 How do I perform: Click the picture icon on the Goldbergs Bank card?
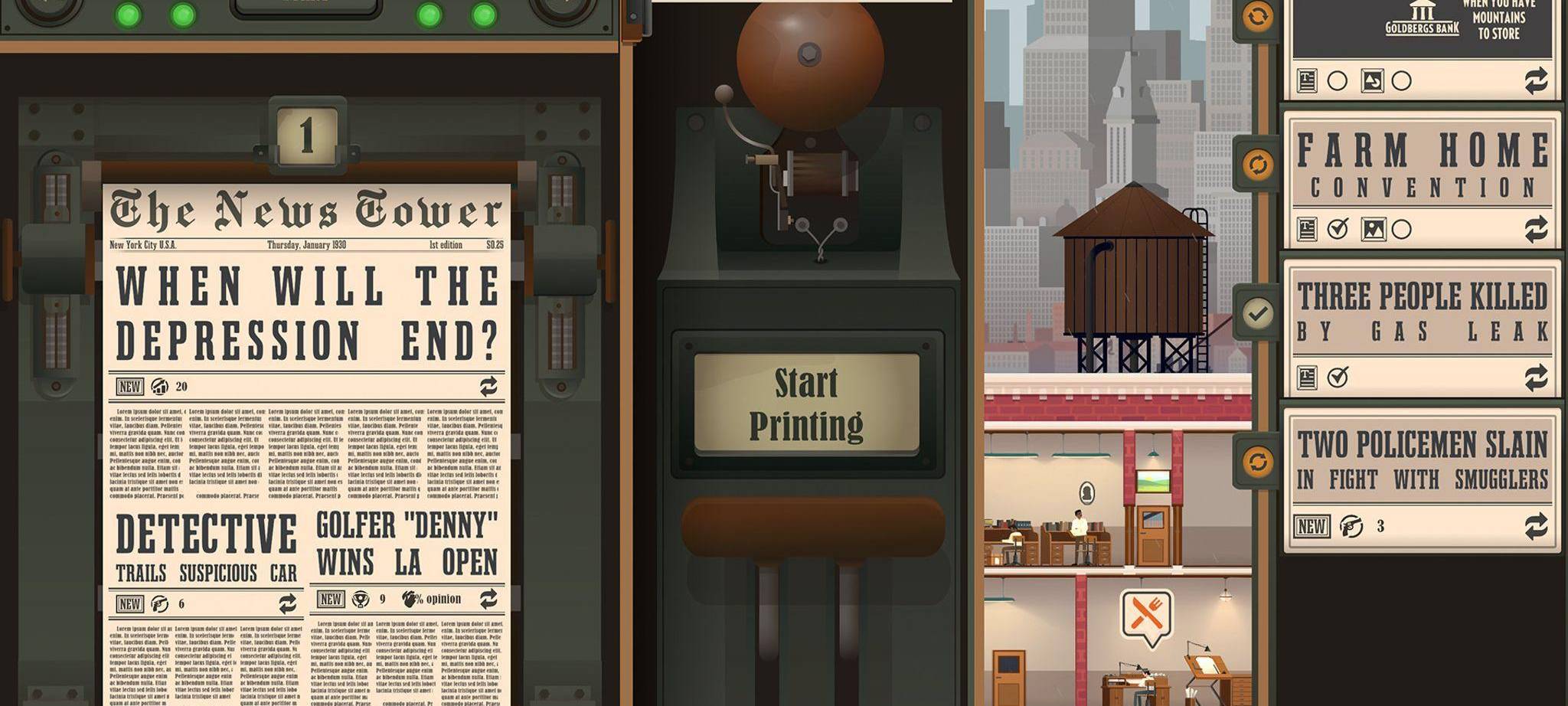coord(1372,82)
